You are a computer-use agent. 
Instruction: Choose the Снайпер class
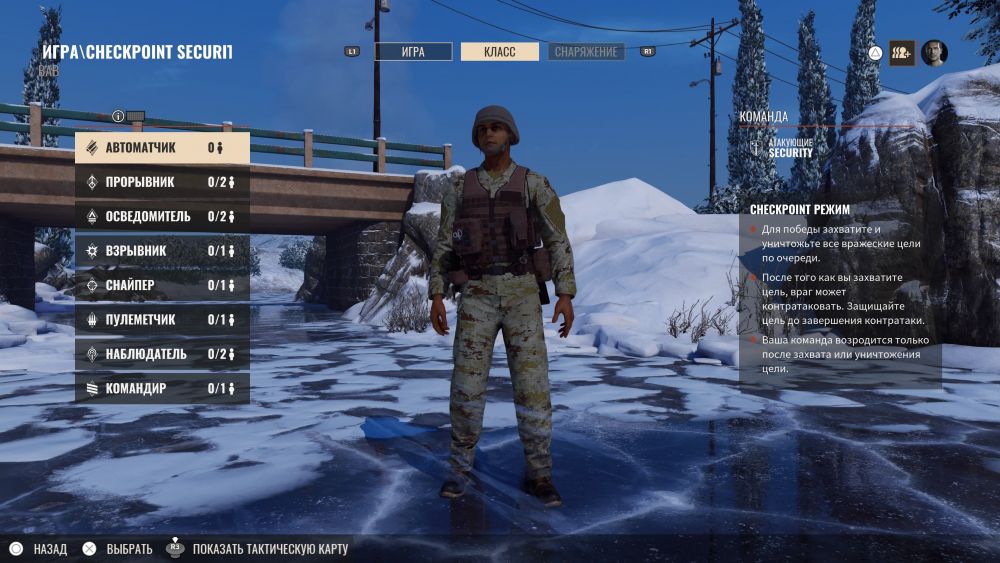(x=162, y=285)
